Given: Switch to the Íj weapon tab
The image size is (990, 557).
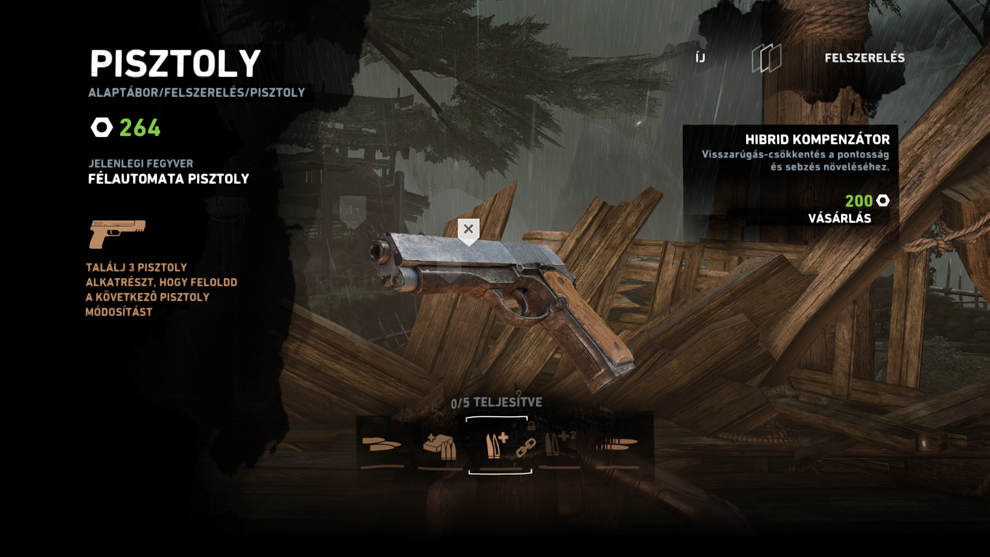Looking at the screenshot, I should [x=700, y=58].
